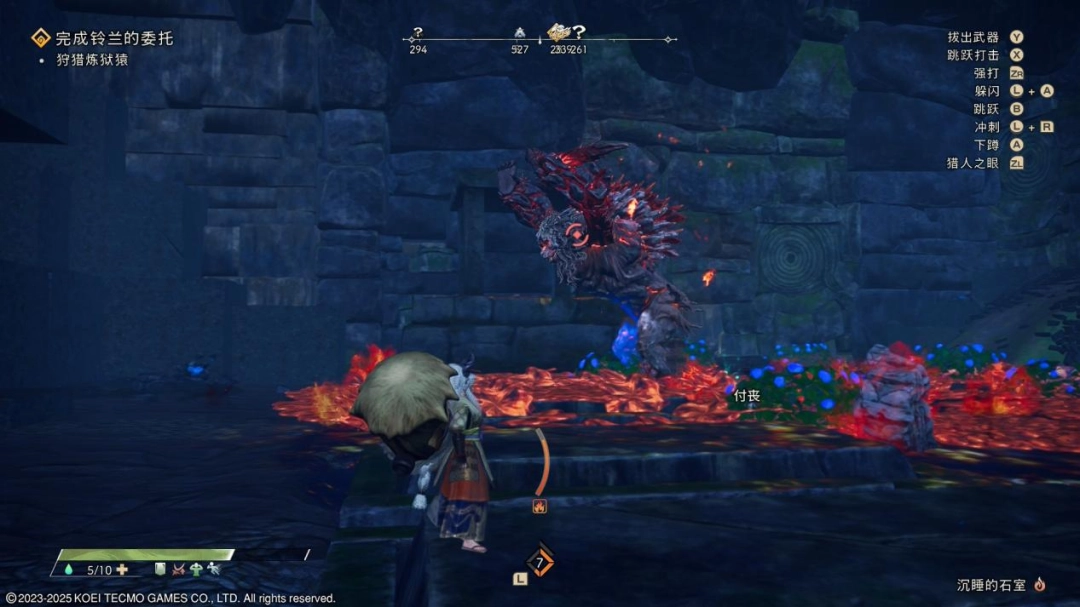Viewport: 1080px width, 607px height.
Task: Click the campfire tent marker on compass
Action: click(519, 33)
